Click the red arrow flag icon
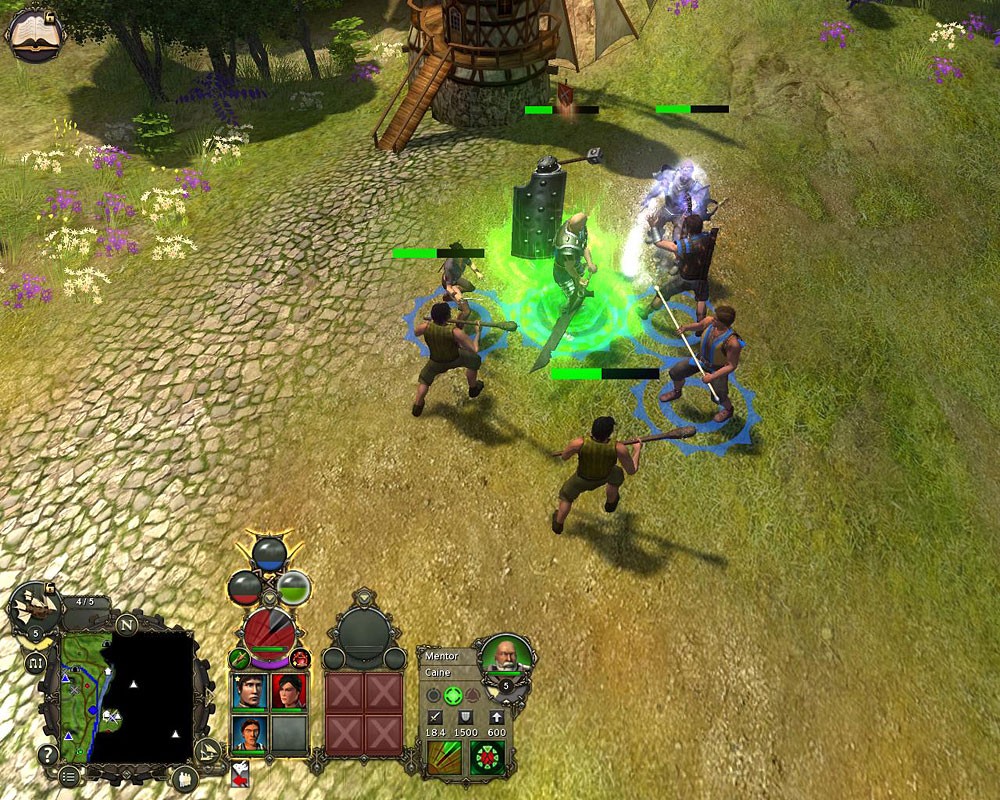1000x800 pixels. click(241, 773)
